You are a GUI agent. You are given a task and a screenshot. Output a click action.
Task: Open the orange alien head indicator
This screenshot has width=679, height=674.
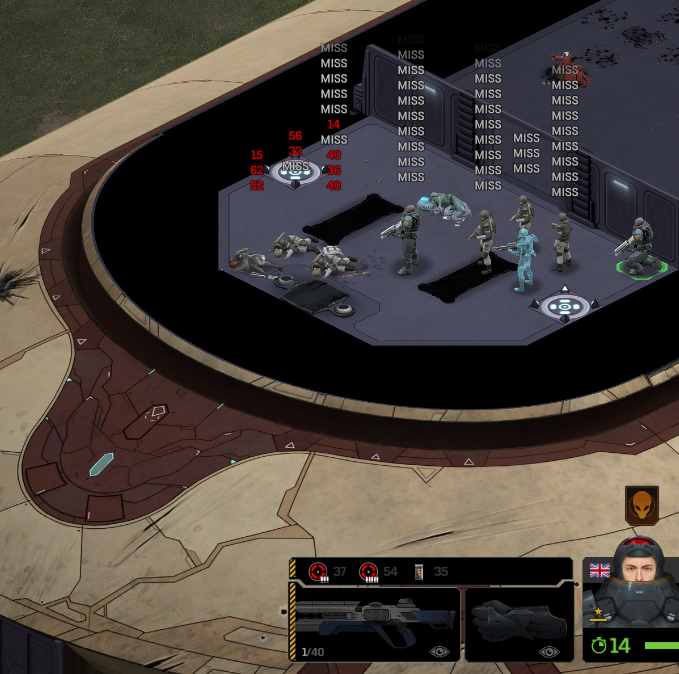tap(641, 505)
